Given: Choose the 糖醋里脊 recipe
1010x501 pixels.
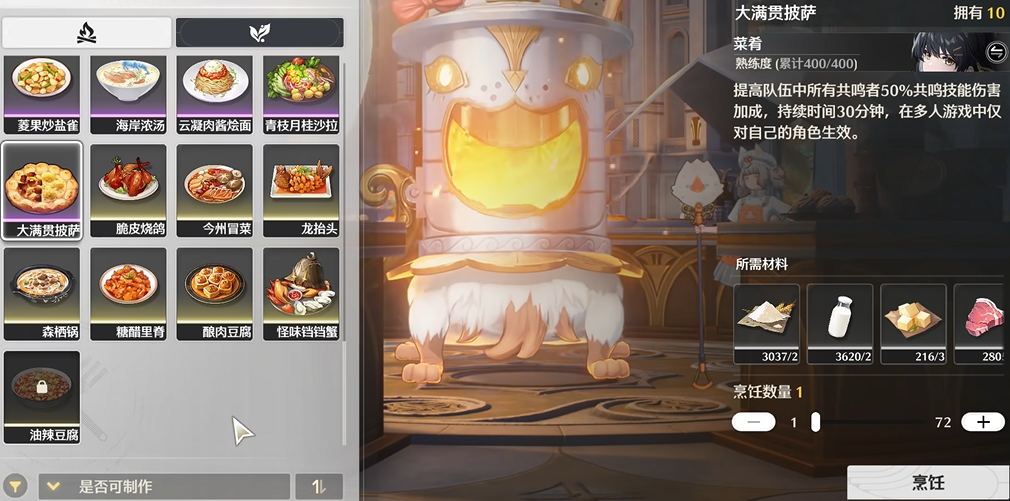Looking at the screenshot, I should tap(128, 293).
